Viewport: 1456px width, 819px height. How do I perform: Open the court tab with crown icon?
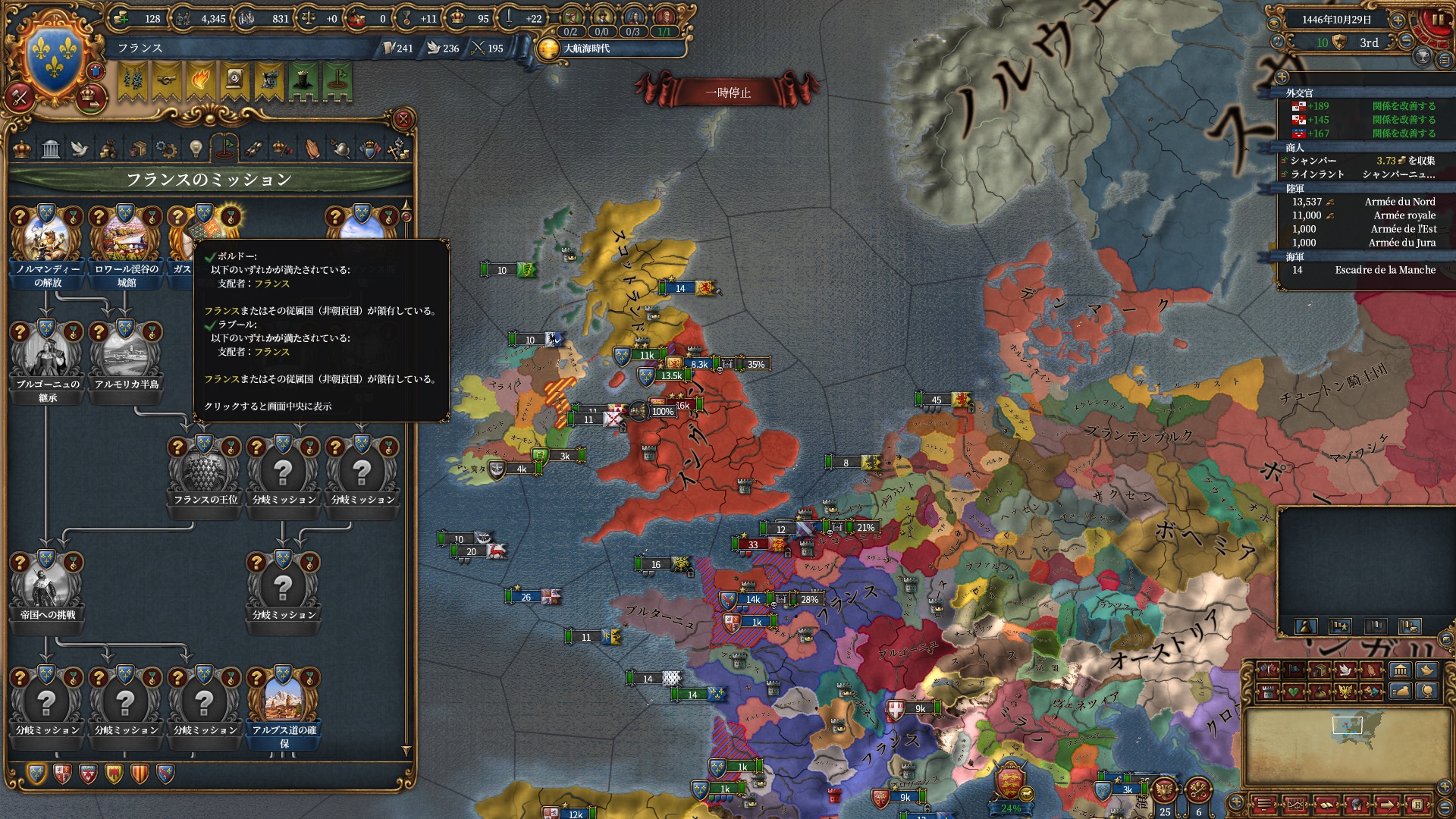click(22, 149)
